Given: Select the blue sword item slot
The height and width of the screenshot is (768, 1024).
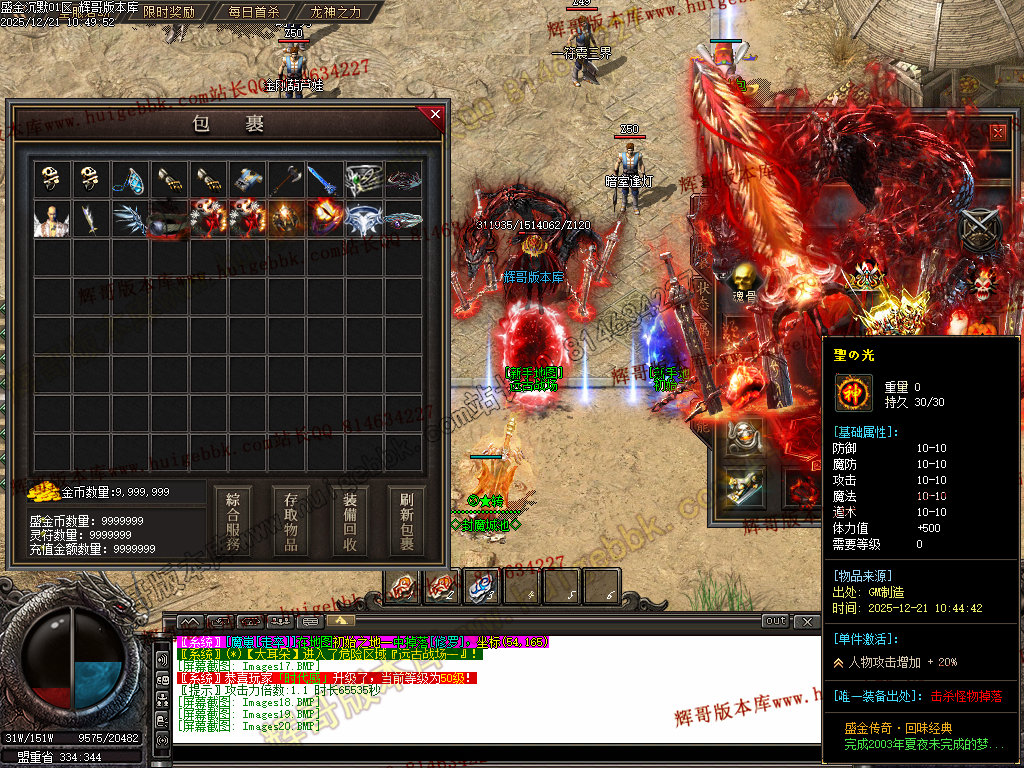Looking at the screenshot, I should coord(325,179).
